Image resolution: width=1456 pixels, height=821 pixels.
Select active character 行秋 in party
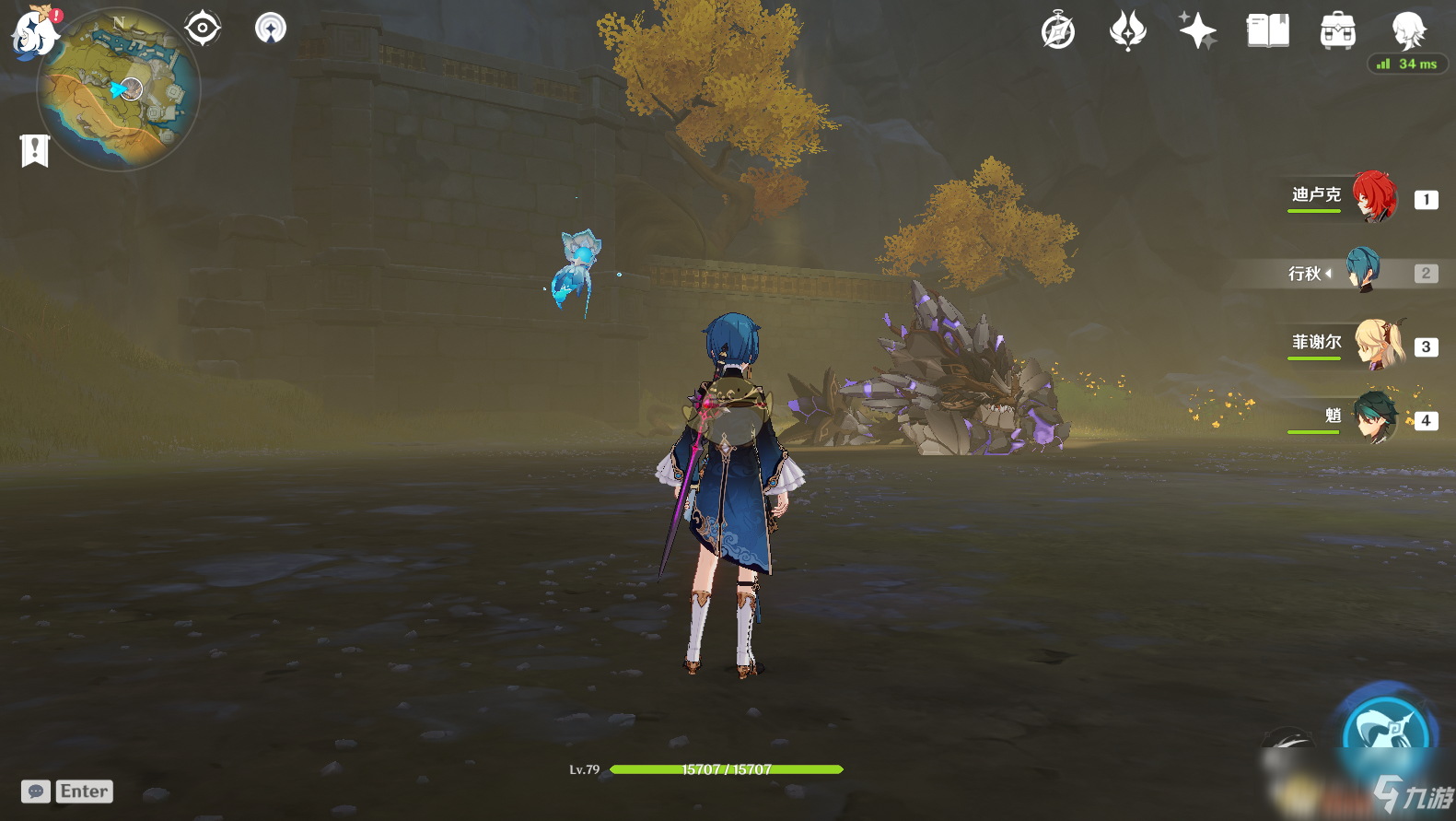tap(1363, 270)
